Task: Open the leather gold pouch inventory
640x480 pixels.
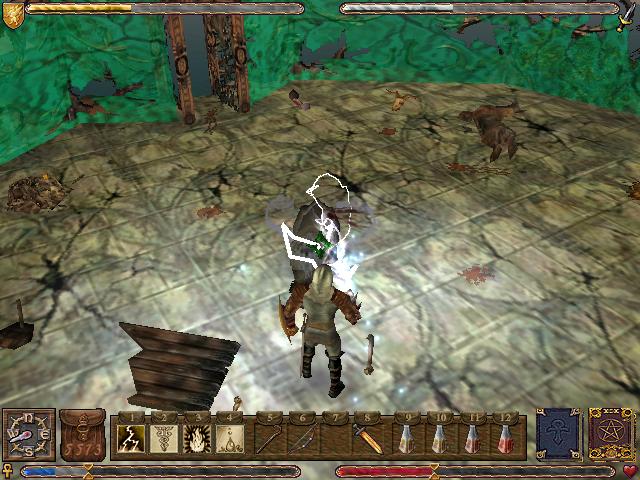Action: pyautogui.click(x=82, y=436)
